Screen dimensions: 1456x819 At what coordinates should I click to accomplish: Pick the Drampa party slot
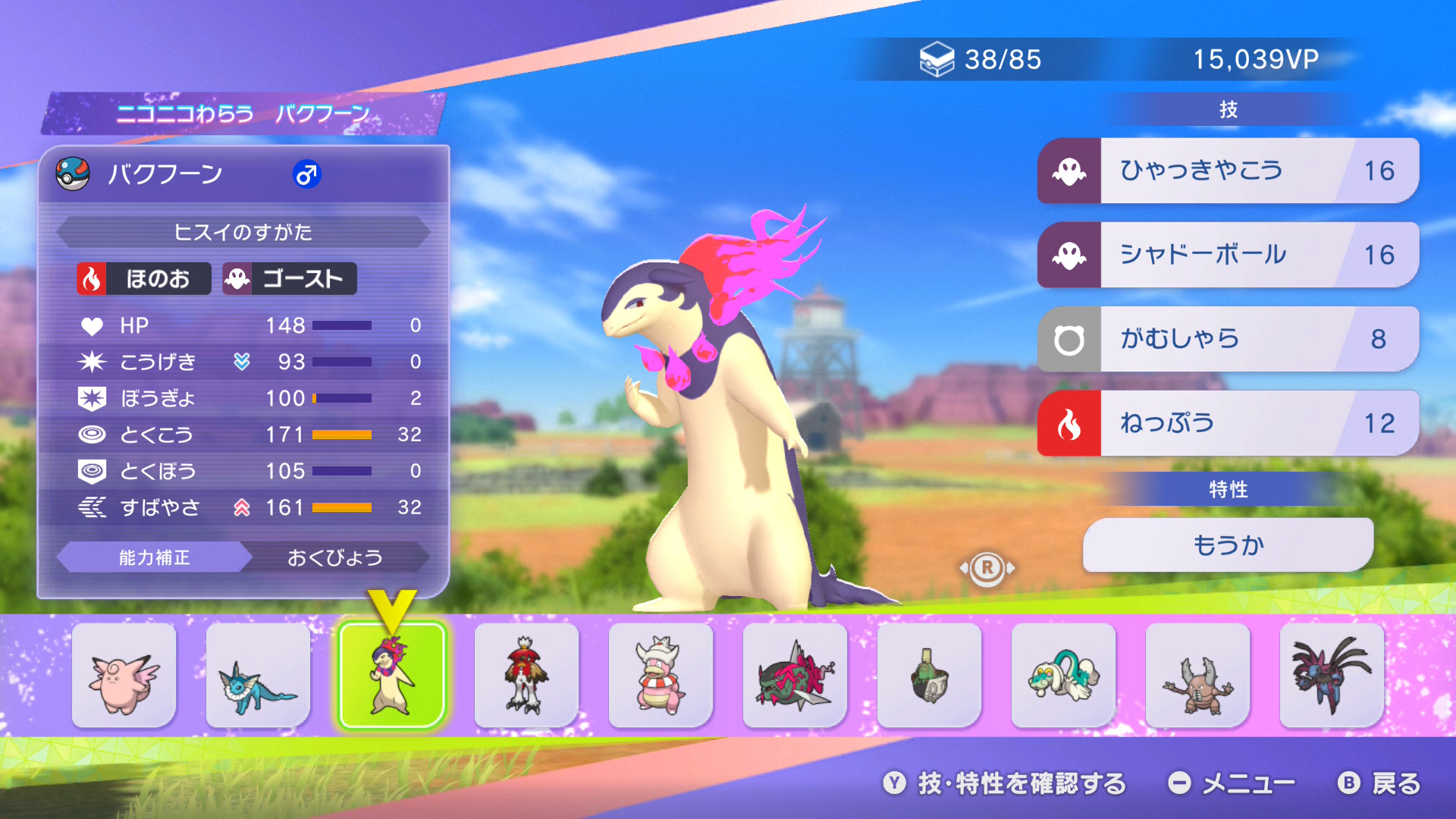1063,675
